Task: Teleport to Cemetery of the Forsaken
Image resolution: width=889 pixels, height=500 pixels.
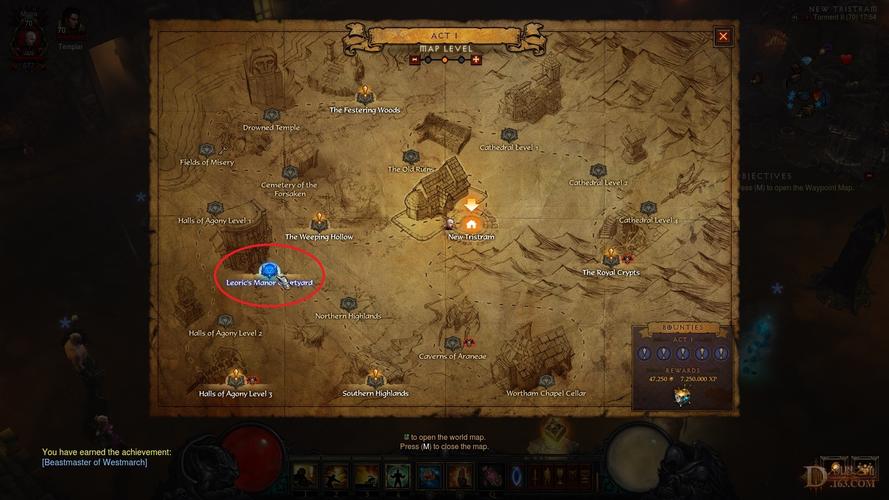Action: 290,173
